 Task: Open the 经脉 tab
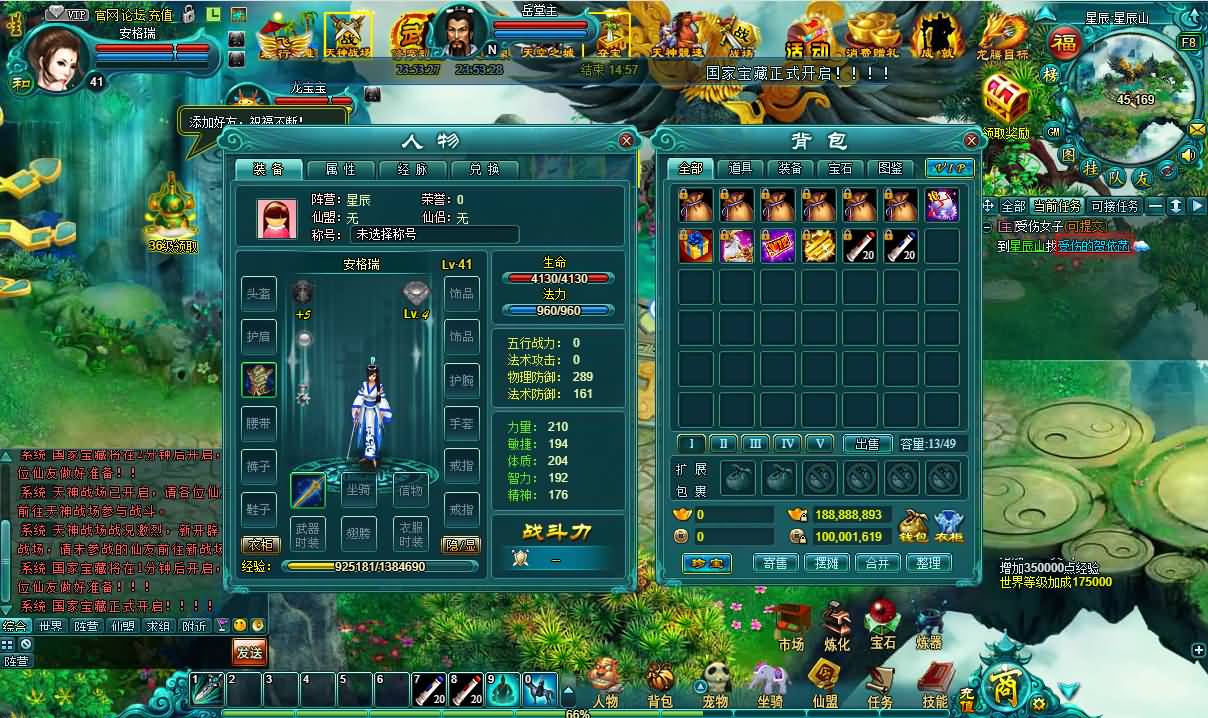click(x=413, y=169)
